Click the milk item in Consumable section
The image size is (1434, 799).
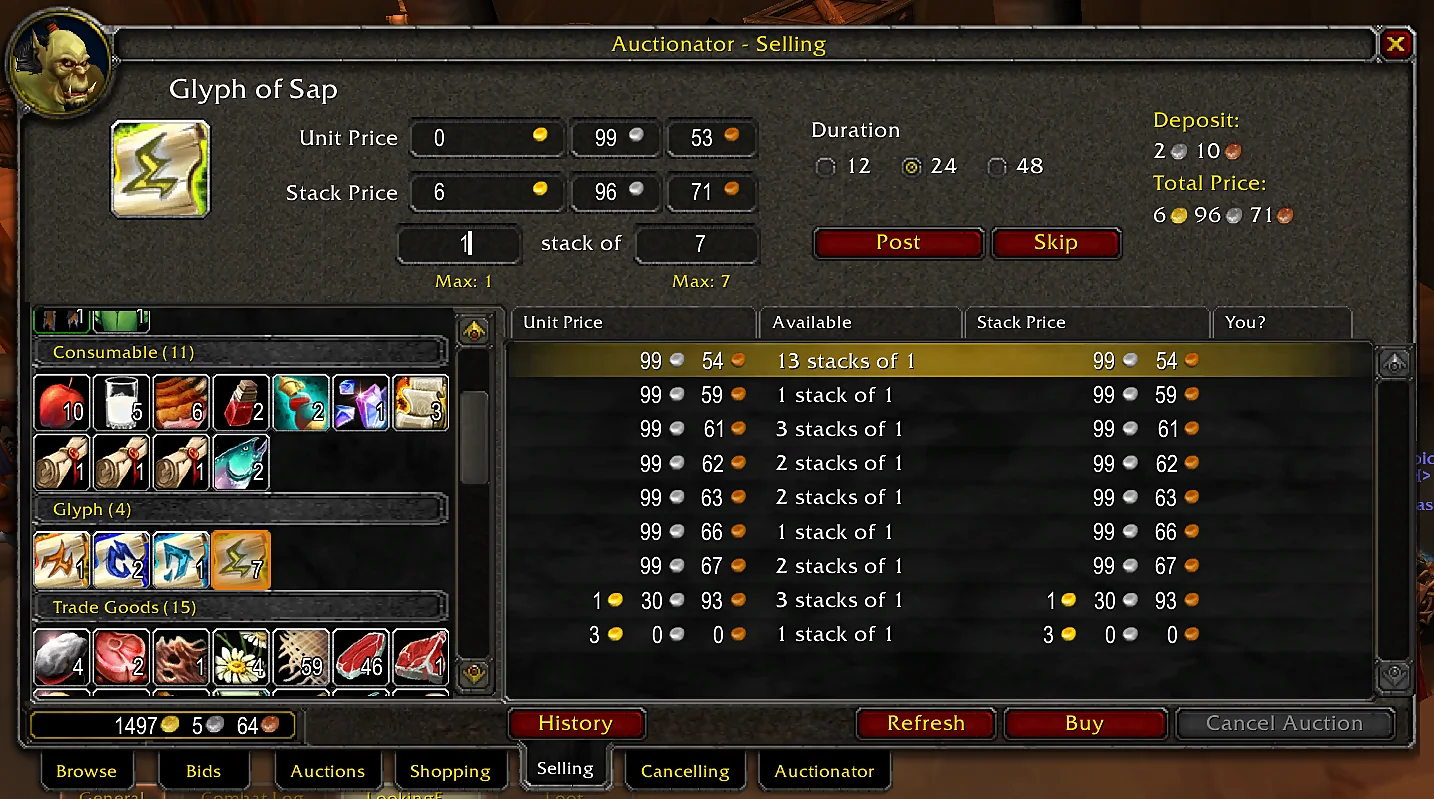[121, 402]
